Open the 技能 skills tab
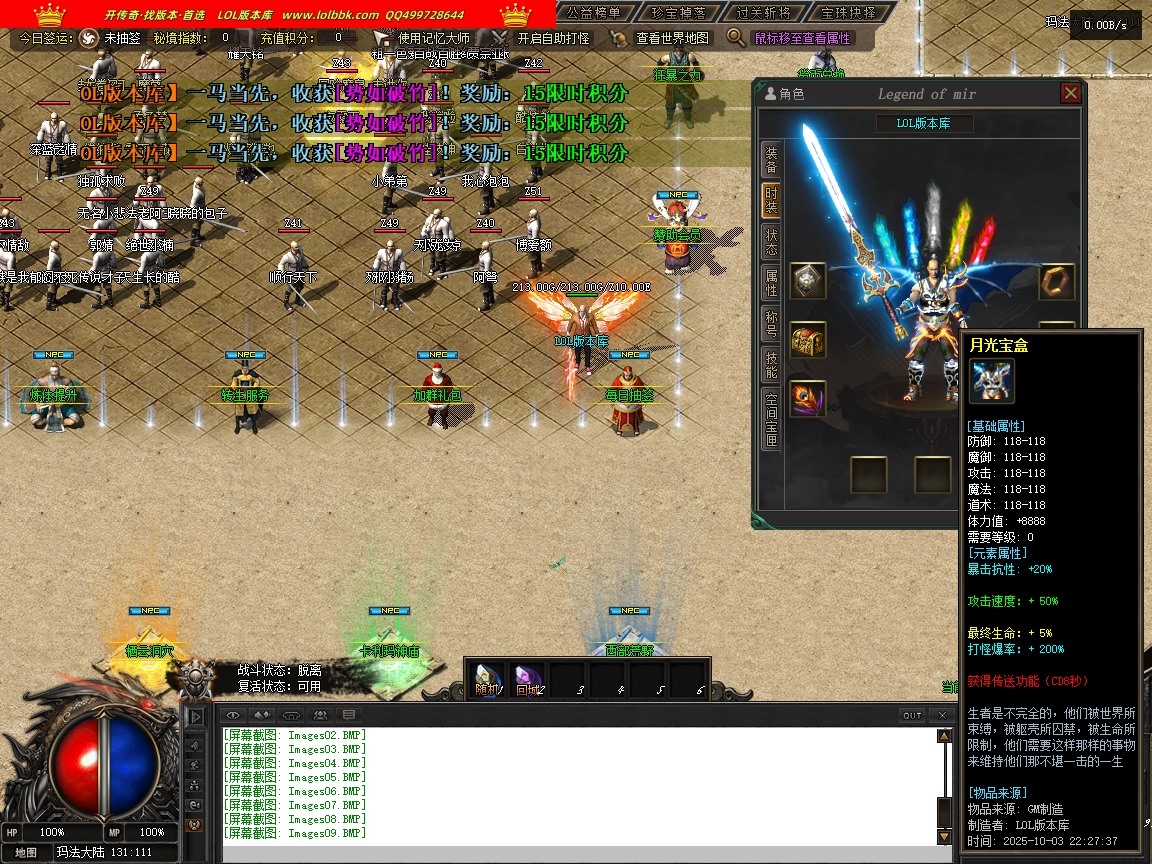 point(771,365)
